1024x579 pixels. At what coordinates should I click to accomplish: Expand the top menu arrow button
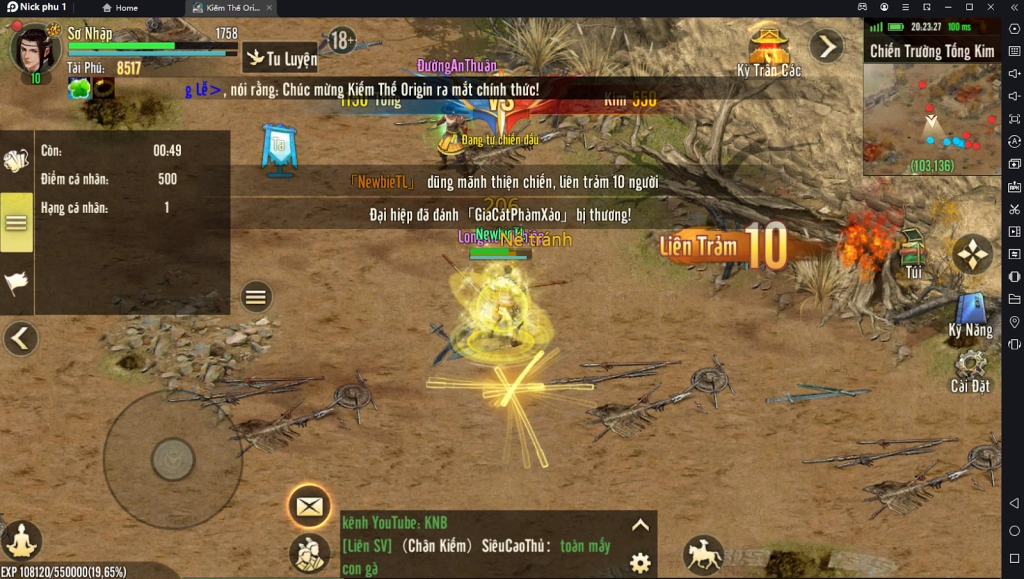(x=826, y=45)
